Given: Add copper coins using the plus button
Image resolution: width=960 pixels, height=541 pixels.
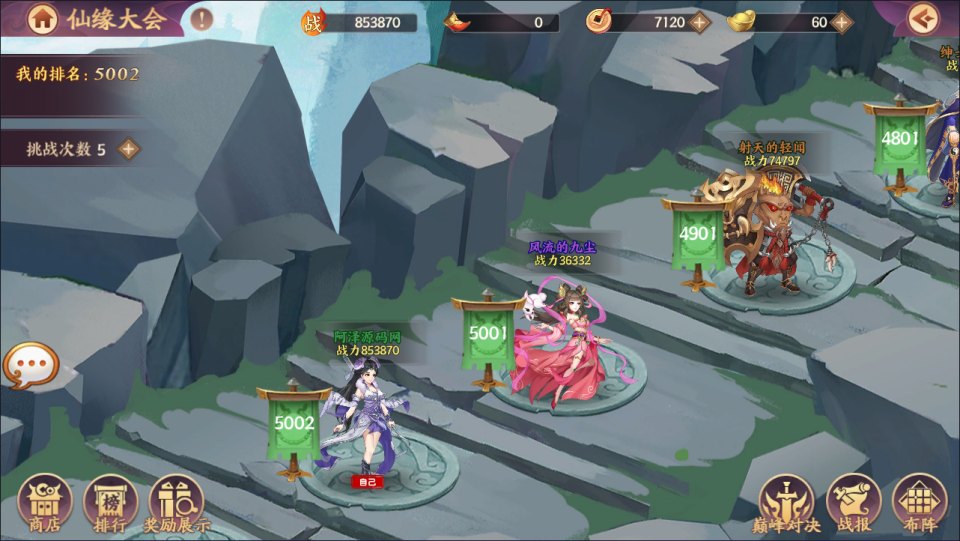Looking at the screenshot, I should (700, 22).
